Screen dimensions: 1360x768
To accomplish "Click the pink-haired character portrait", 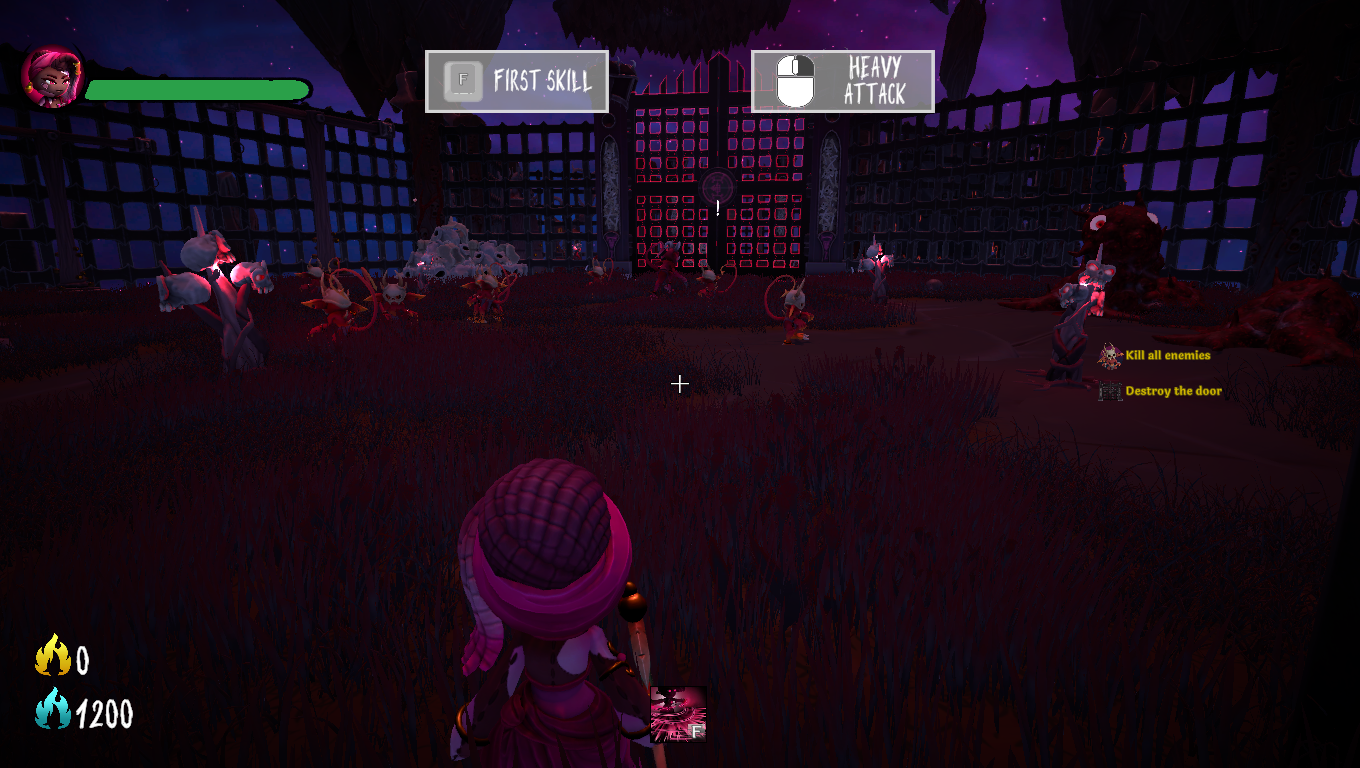I will (x=52, y=78).
